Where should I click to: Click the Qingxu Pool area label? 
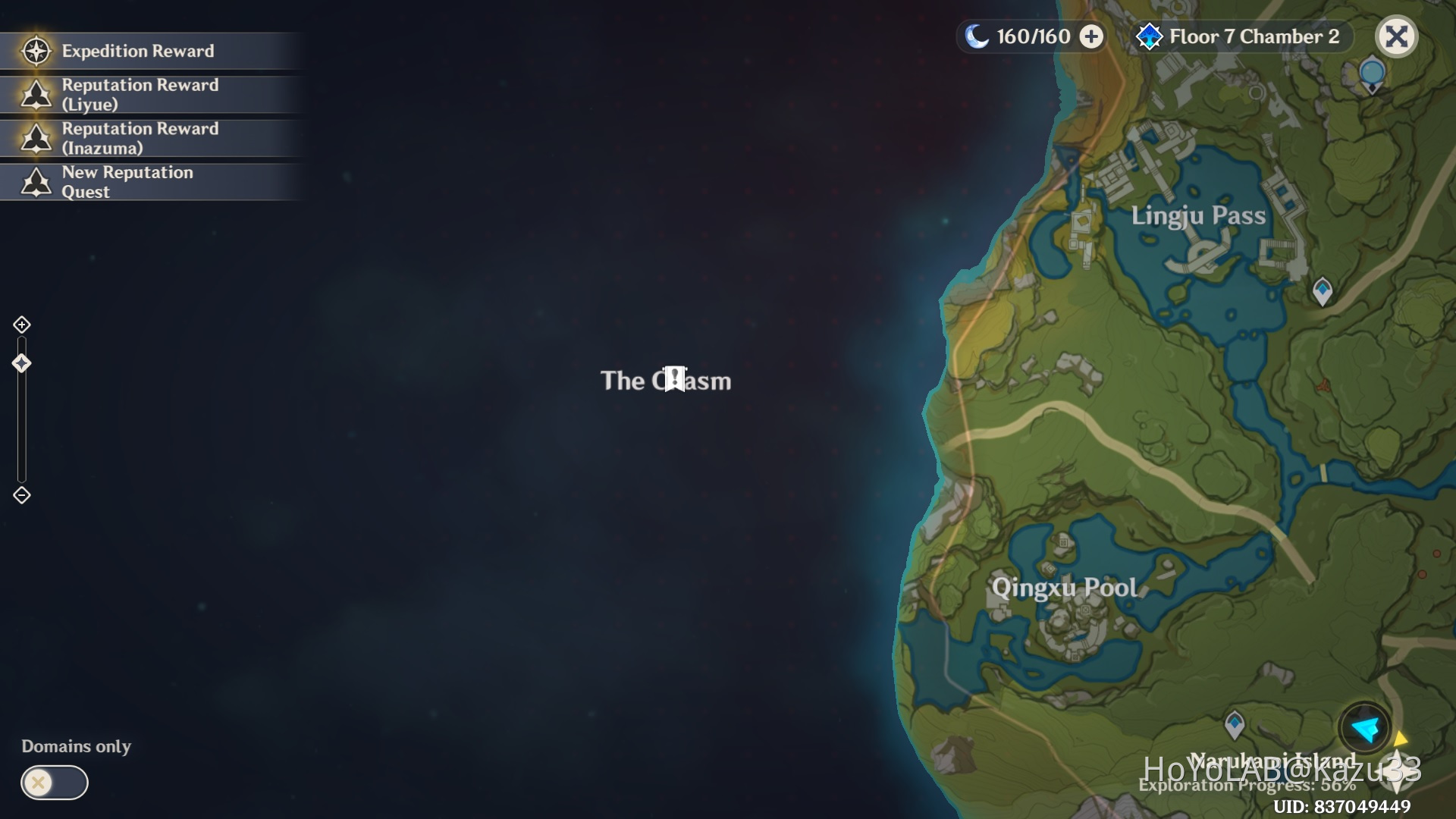(1065, 588)
